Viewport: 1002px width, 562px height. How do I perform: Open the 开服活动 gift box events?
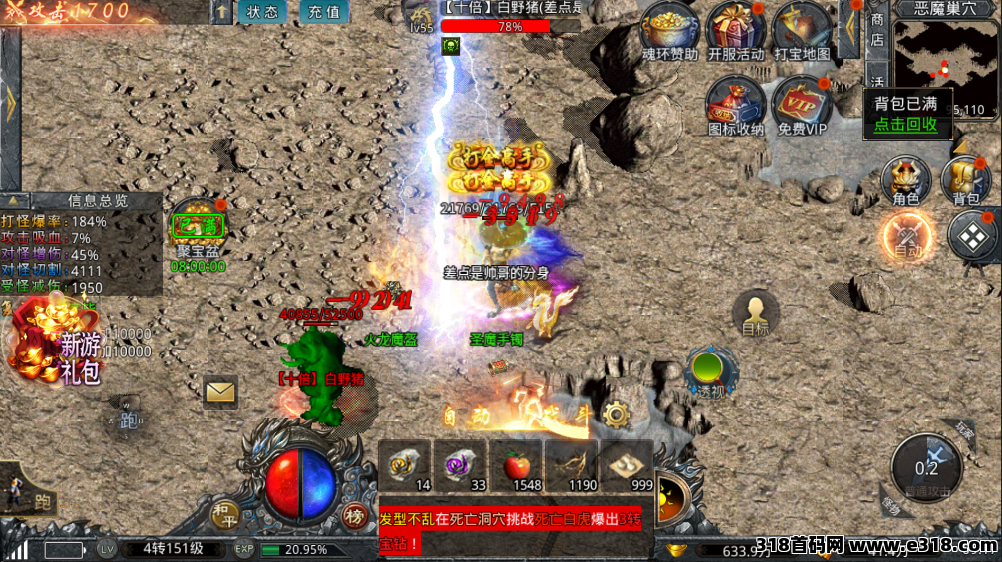[x=735, y=28]
